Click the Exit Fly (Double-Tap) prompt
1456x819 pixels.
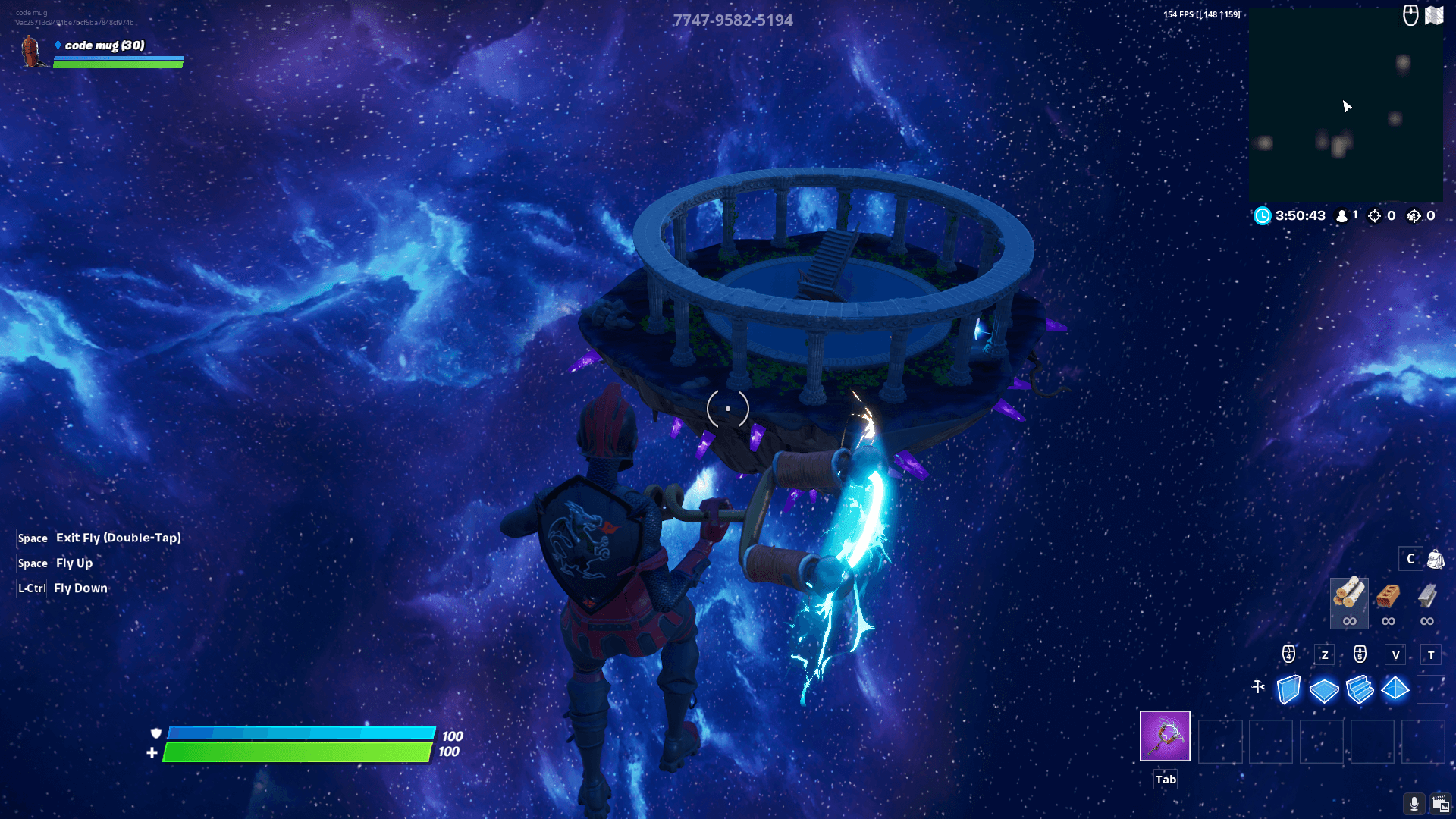[x=118, y=538]
